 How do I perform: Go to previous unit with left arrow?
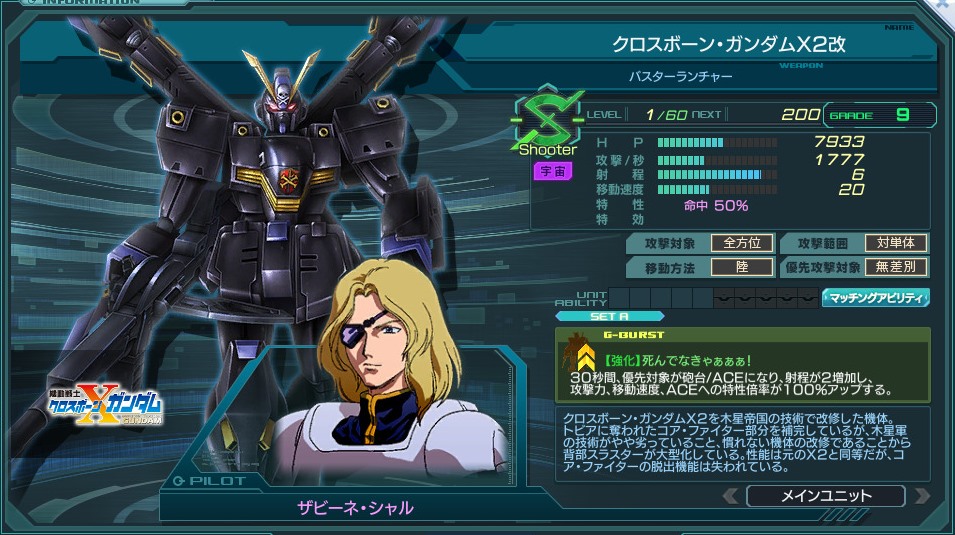pyautogui.click(x=731, y=496)
